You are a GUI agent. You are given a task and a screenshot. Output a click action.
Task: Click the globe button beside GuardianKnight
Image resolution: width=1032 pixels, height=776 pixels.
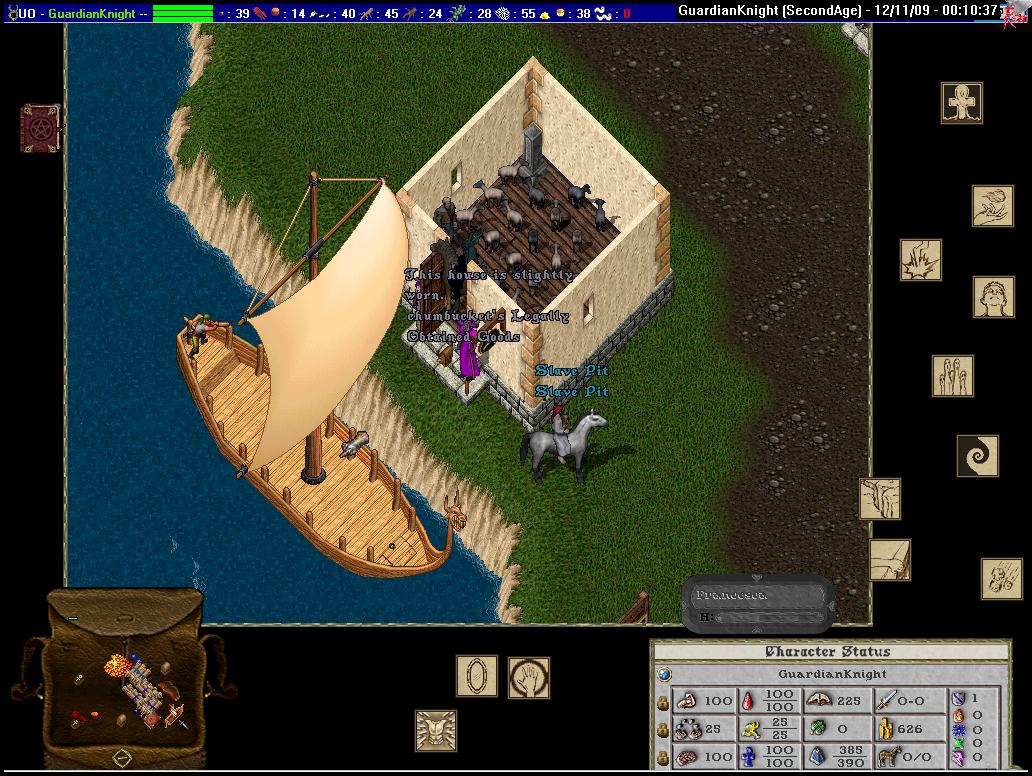[663, 674]
